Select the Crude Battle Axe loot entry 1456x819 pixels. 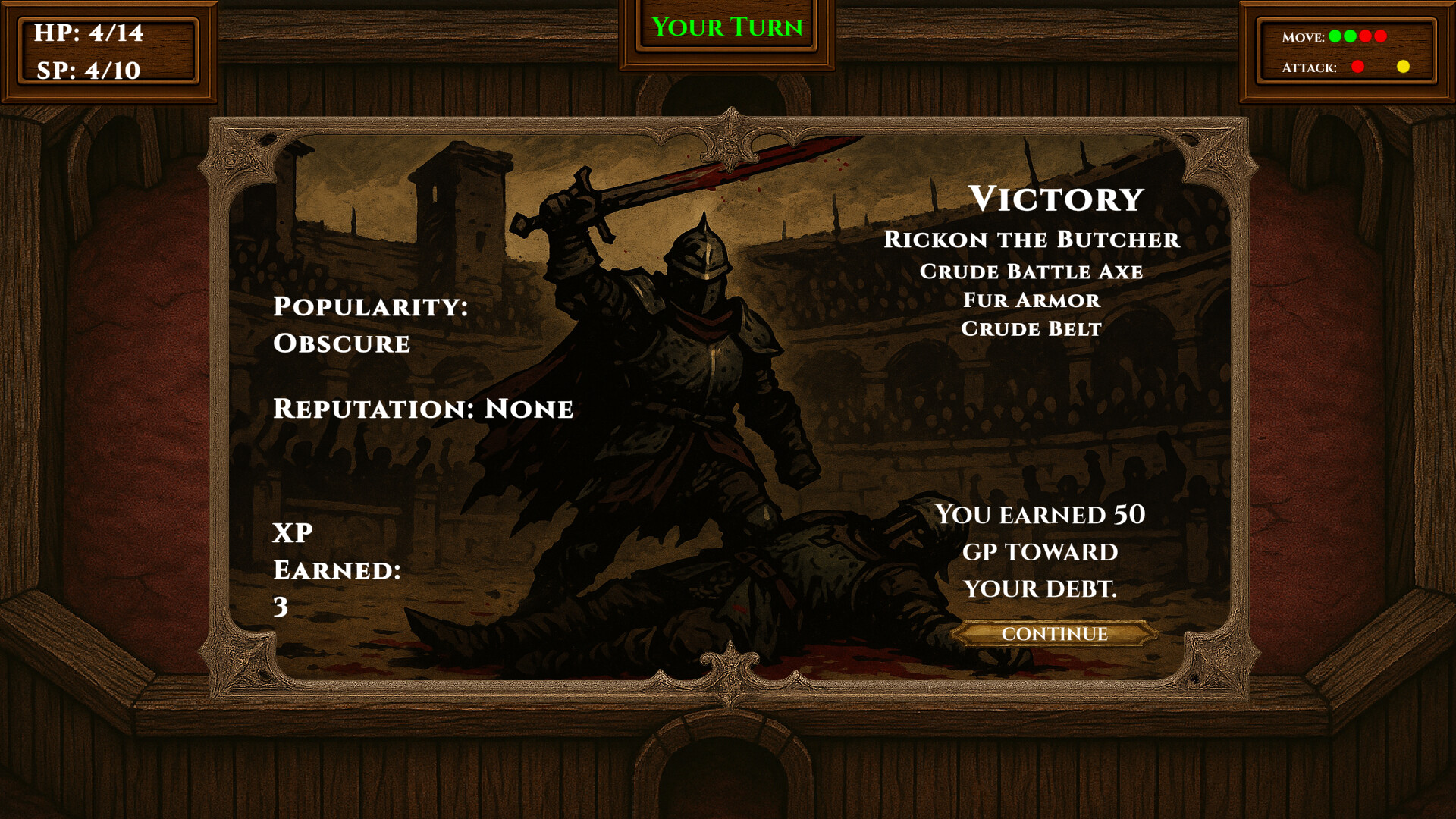pos(1031,271)
